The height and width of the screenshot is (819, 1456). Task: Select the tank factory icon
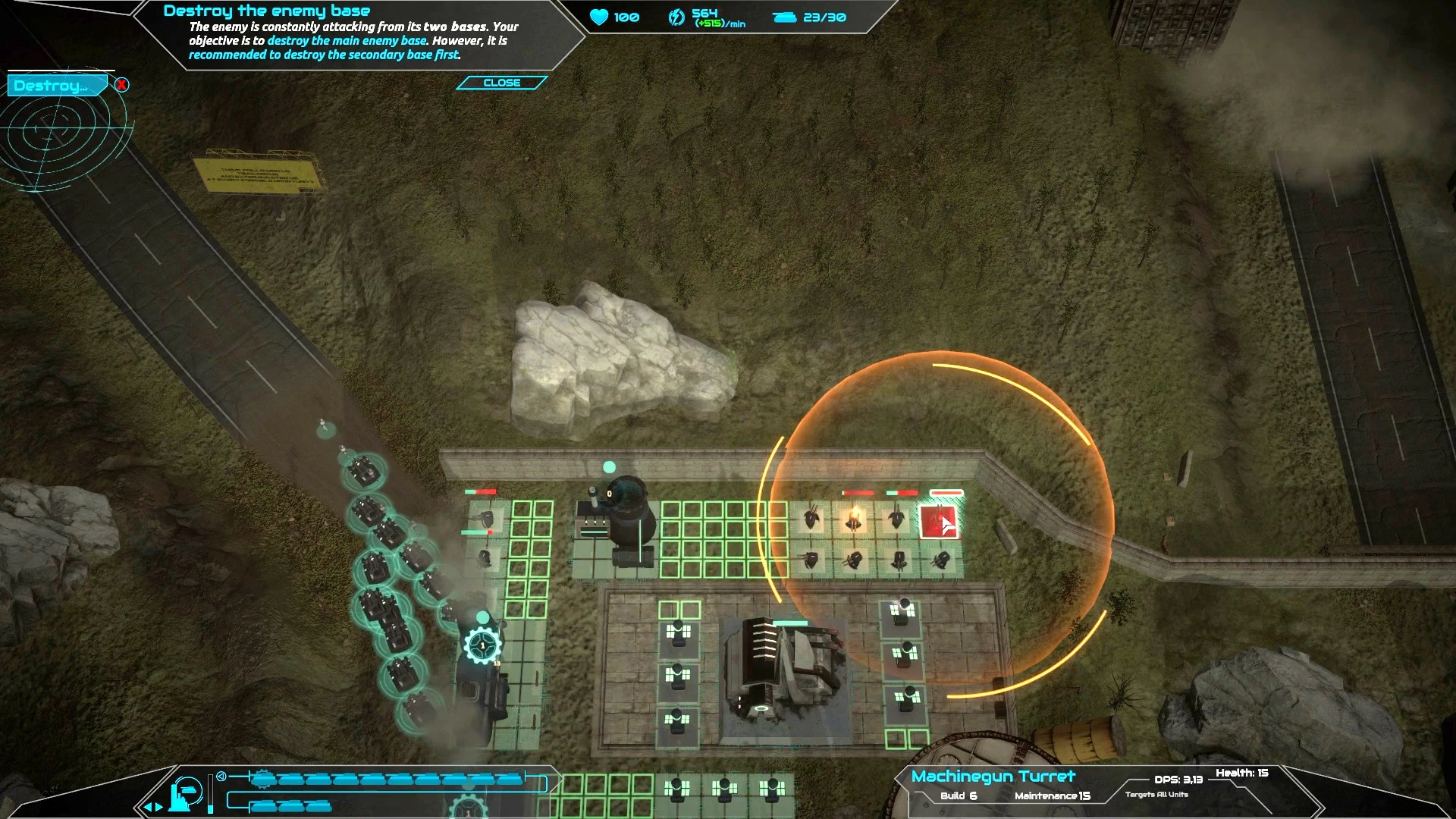pyautogui.click(x=185, y=794)
